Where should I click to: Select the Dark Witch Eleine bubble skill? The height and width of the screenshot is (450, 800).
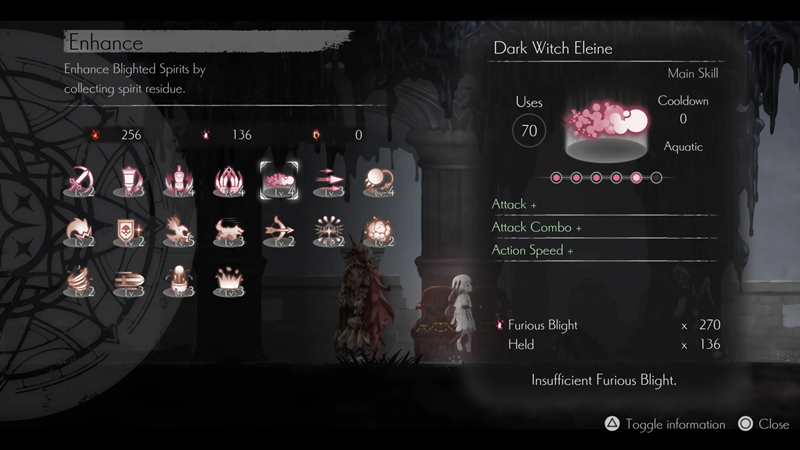point(278,180)
